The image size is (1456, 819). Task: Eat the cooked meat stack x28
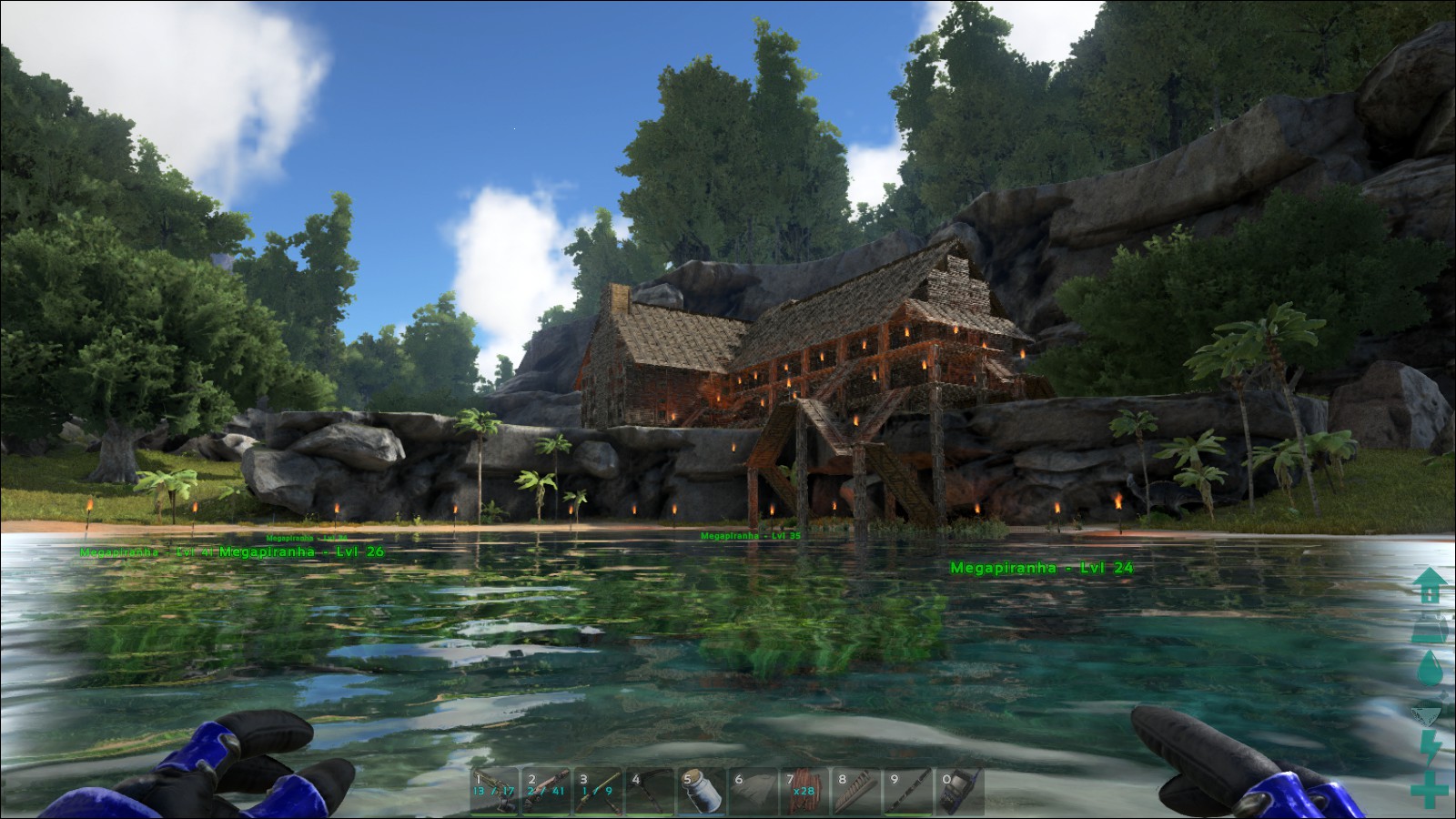[x=804, y=792]
